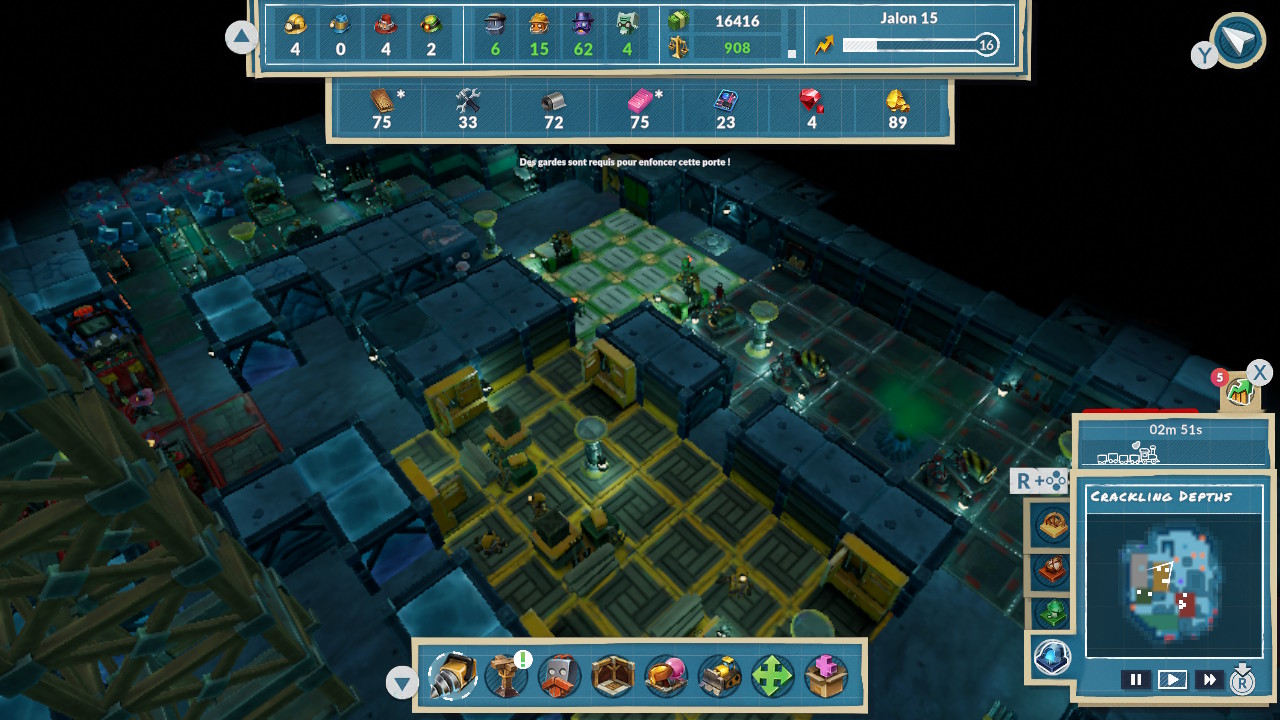Viewport: 1280px width, 720px height.
Task: Collapse the bottom build toolbar
Action: [402, 683]
